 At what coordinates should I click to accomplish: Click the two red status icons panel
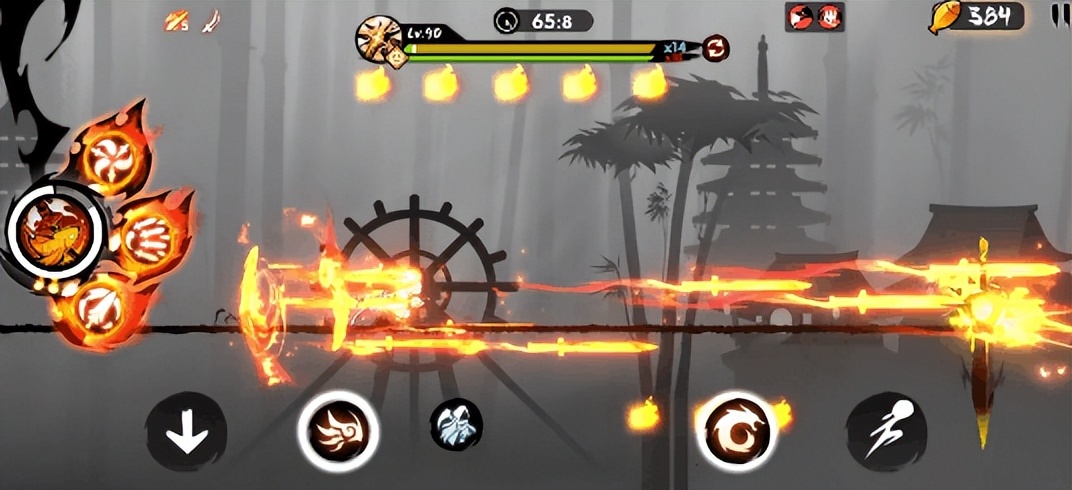814,16
